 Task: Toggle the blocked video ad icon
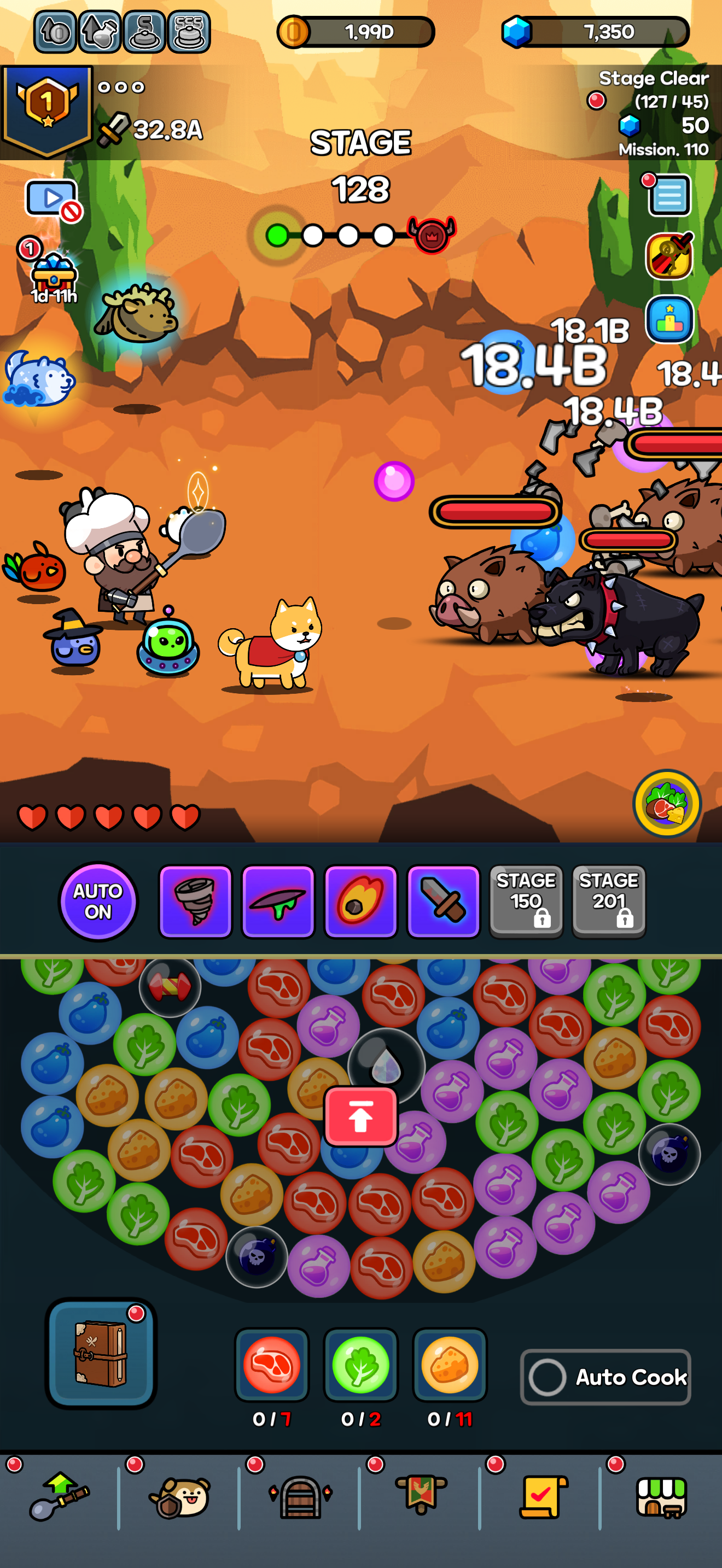tap(51, 197)
